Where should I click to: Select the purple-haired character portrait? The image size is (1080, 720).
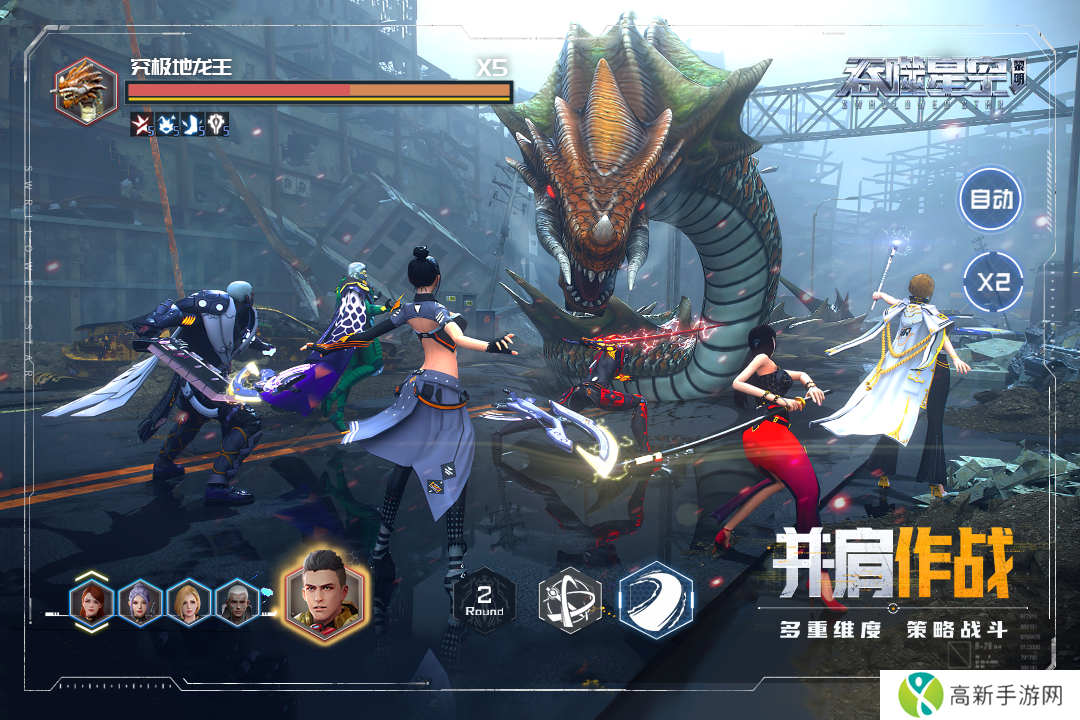(x=140, y=603)
